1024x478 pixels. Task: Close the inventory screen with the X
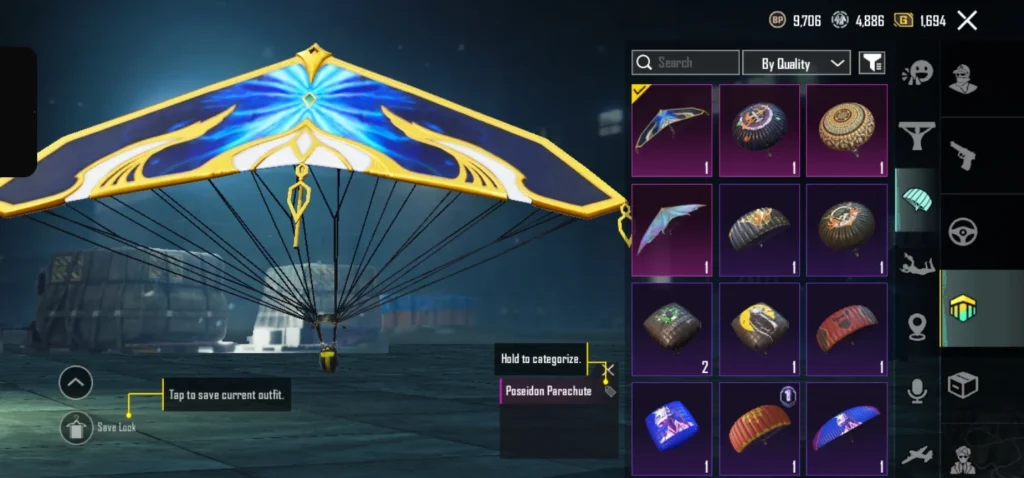click(967, 20)
